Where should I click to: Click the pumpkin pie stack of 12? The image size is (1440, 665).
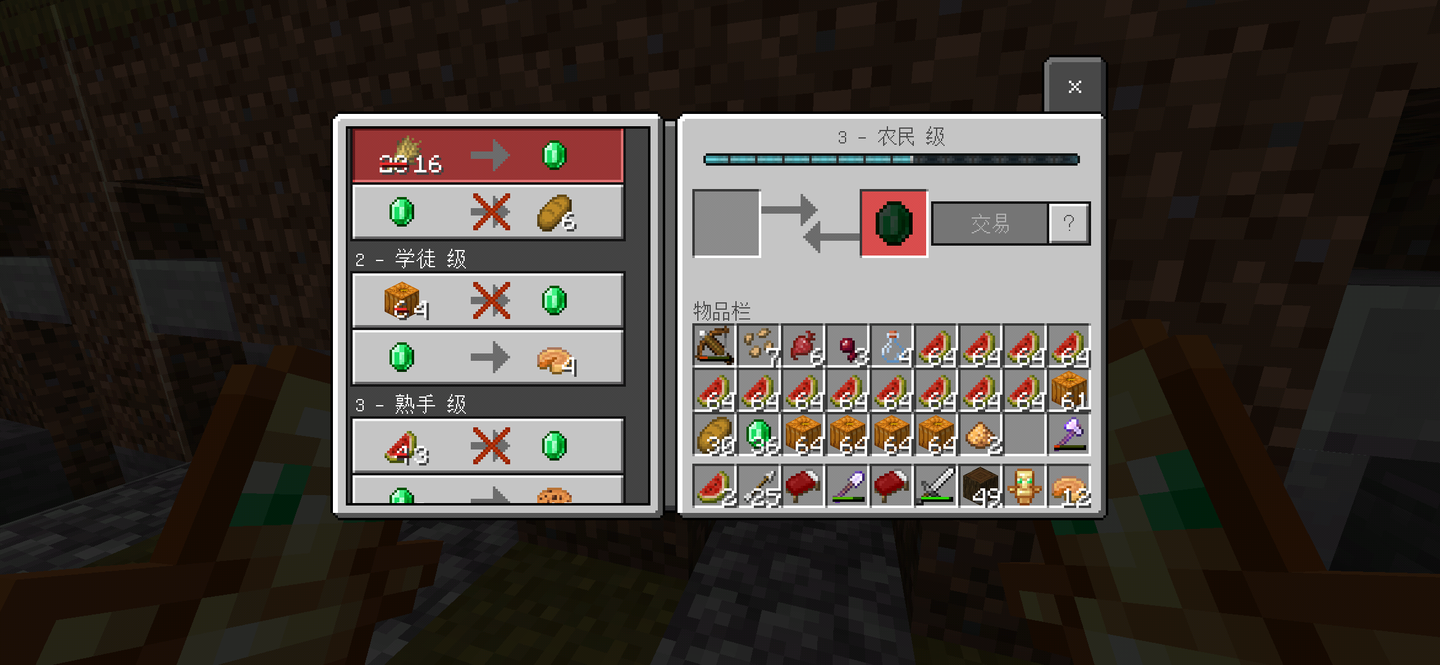pos(1069,486)
